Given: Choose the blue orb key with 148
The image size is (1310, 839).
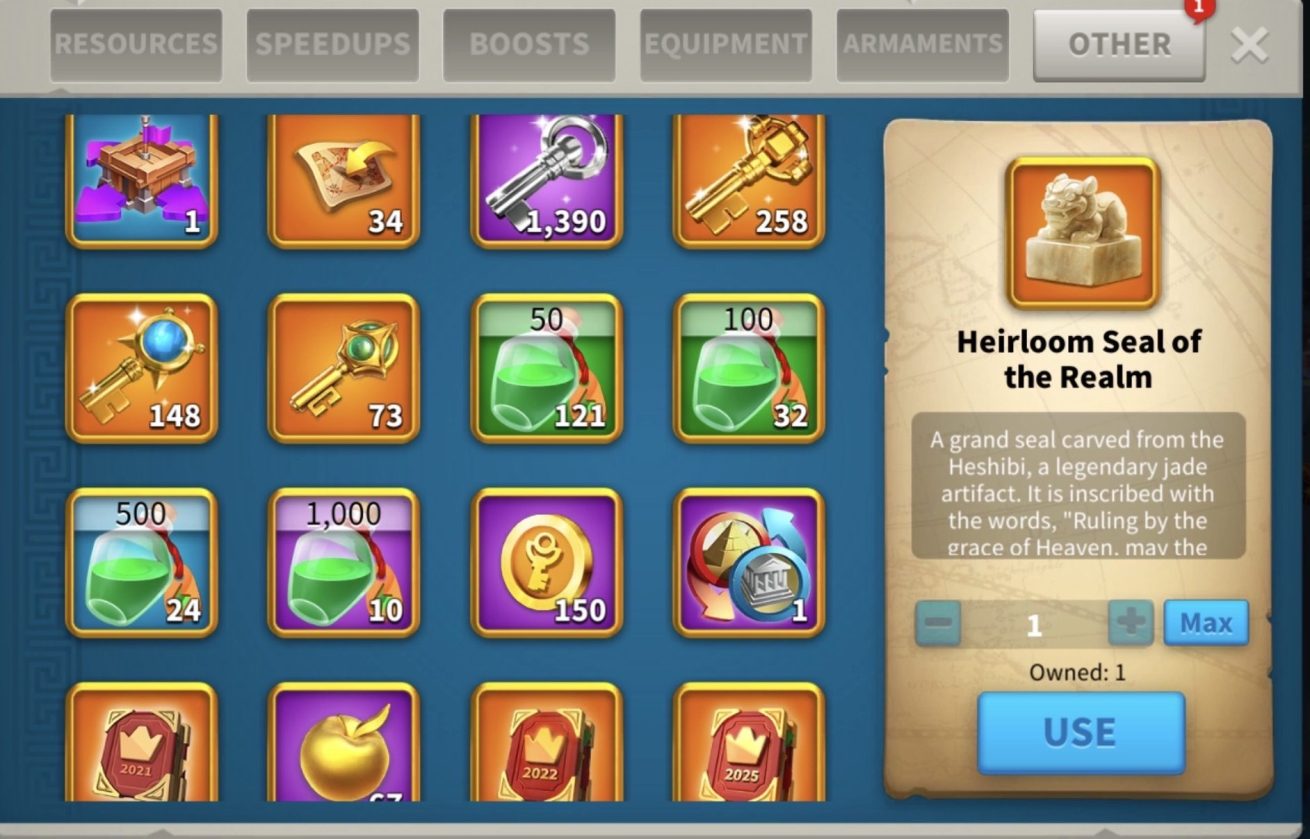Looking at the screenshot, I should coord(142,368).
